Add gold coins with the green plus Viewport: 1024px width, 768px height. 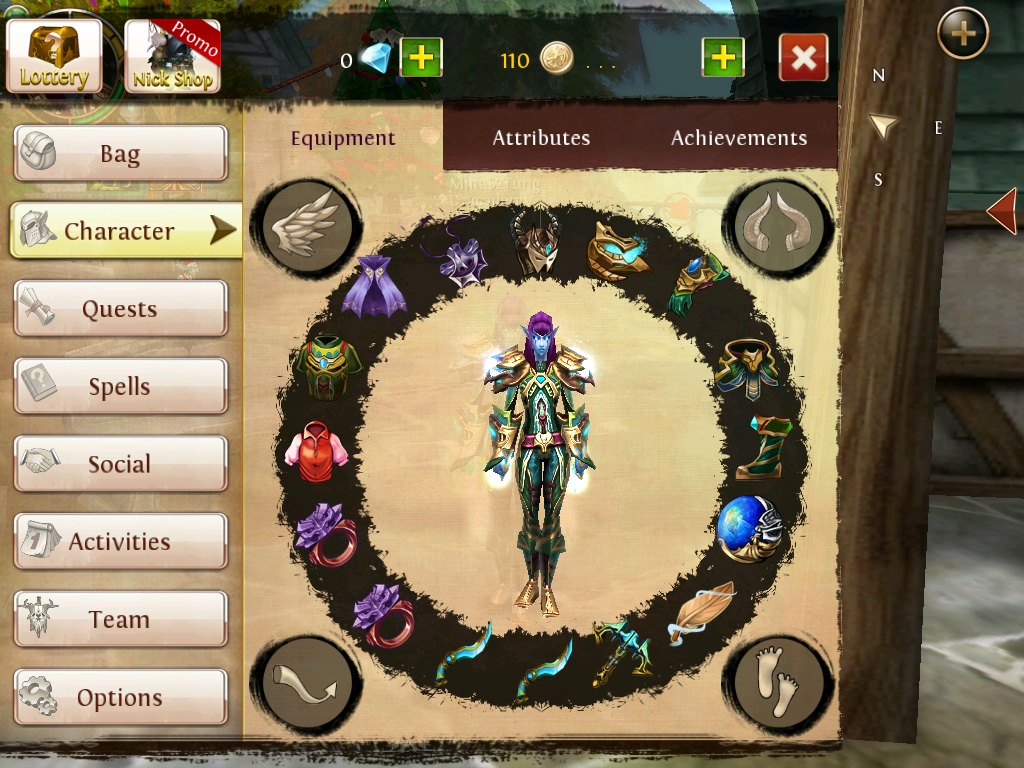[722, 58]
